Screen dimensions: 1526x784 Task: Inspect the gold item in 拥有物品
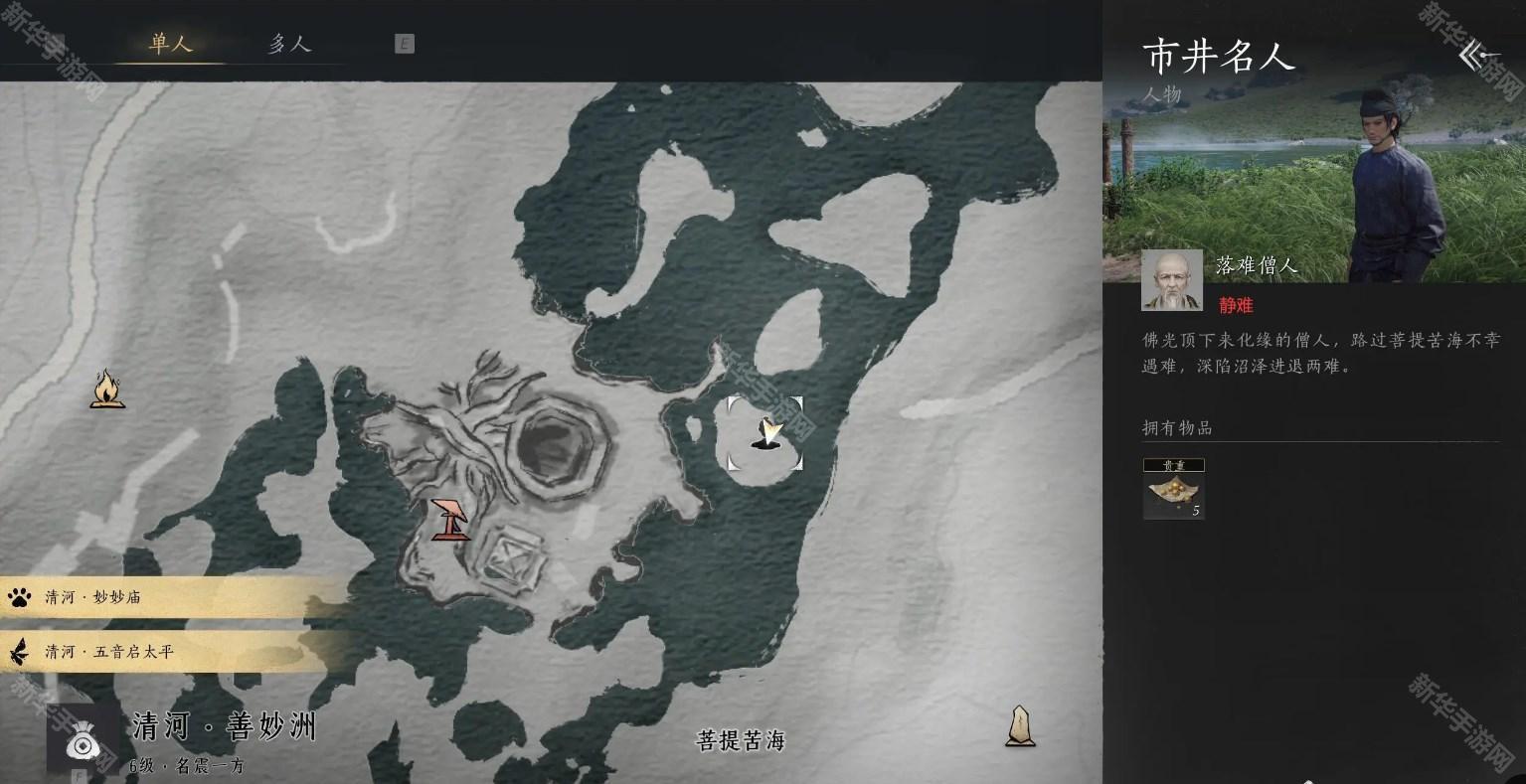click(x=1173, y=489)
